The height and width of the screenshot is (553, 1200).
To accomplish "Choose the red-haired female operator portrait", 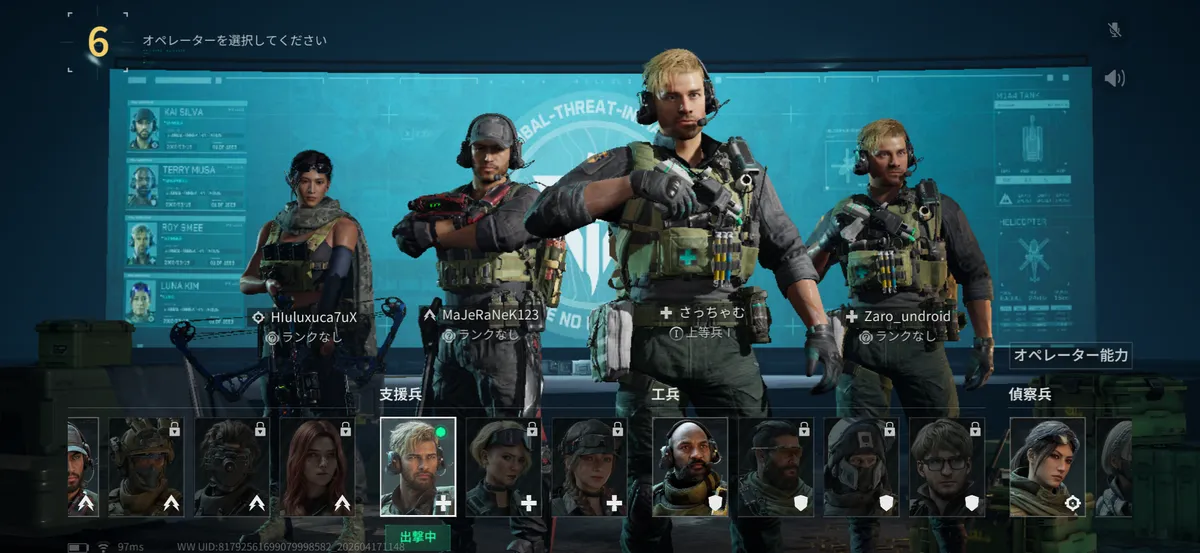I will pyautogui.click(x=317, y=466).
